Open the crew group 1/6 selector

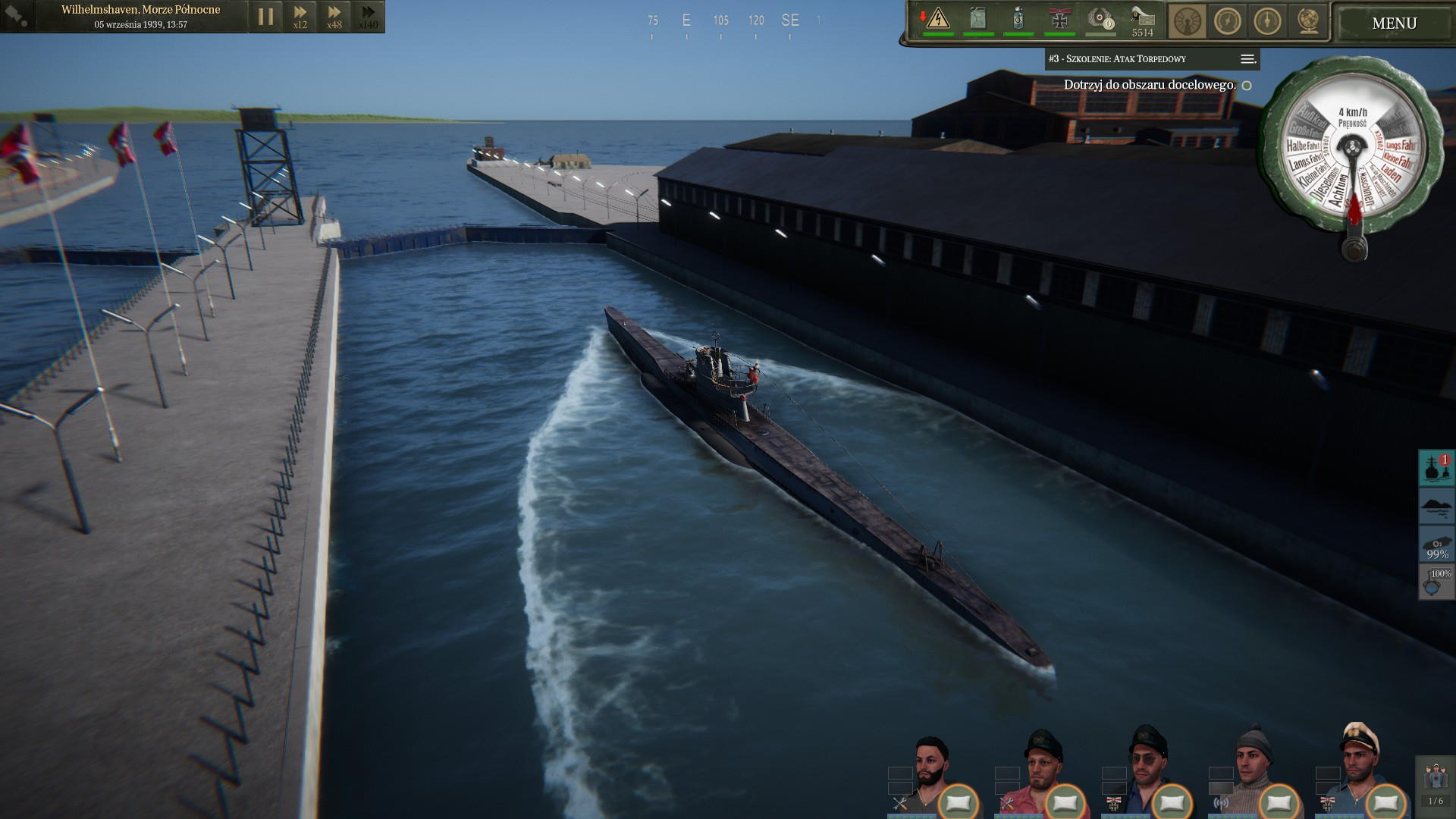click(1436, 785)
